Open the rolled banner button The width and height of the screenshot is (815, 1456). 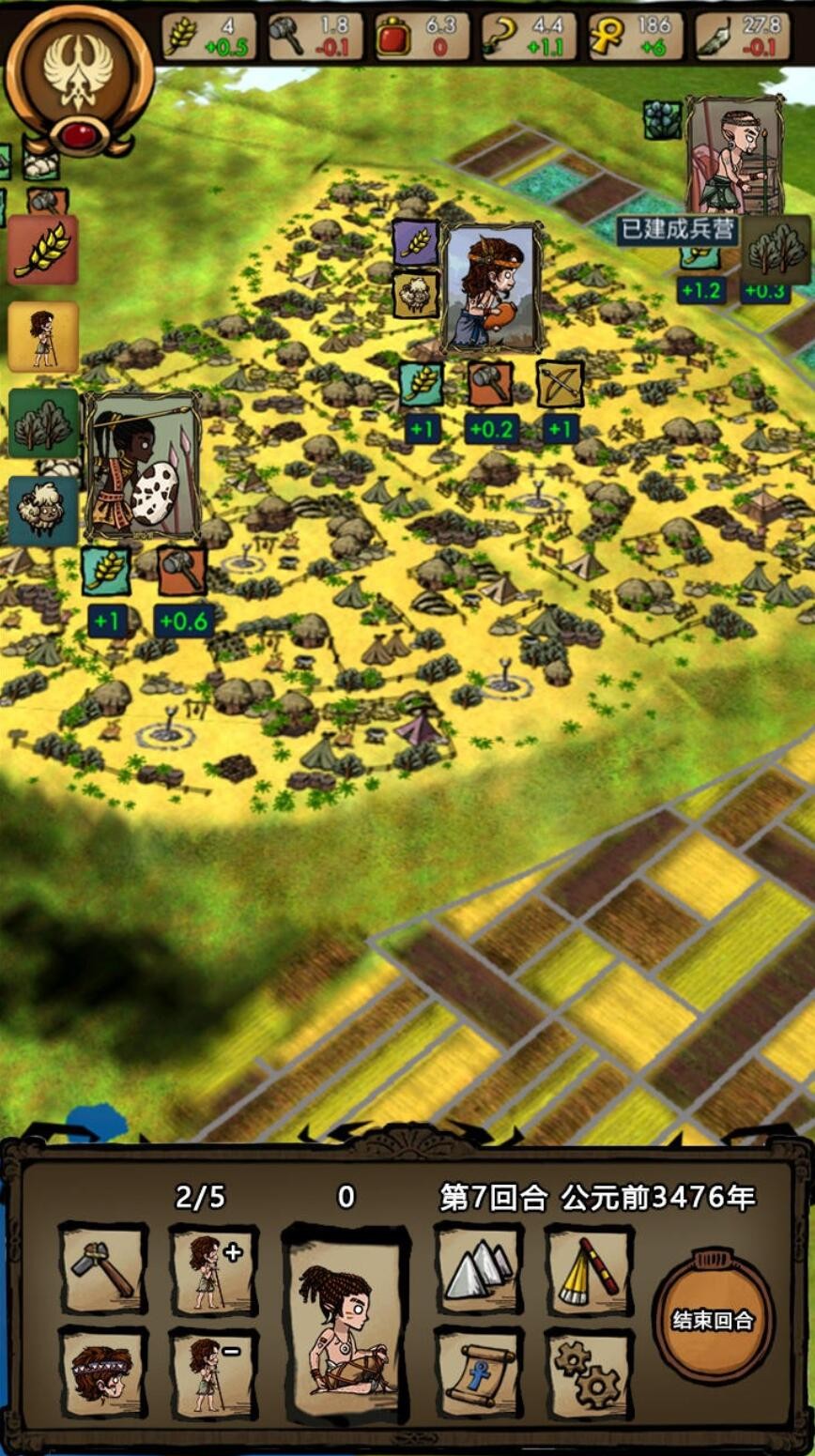pos(589,1267)
